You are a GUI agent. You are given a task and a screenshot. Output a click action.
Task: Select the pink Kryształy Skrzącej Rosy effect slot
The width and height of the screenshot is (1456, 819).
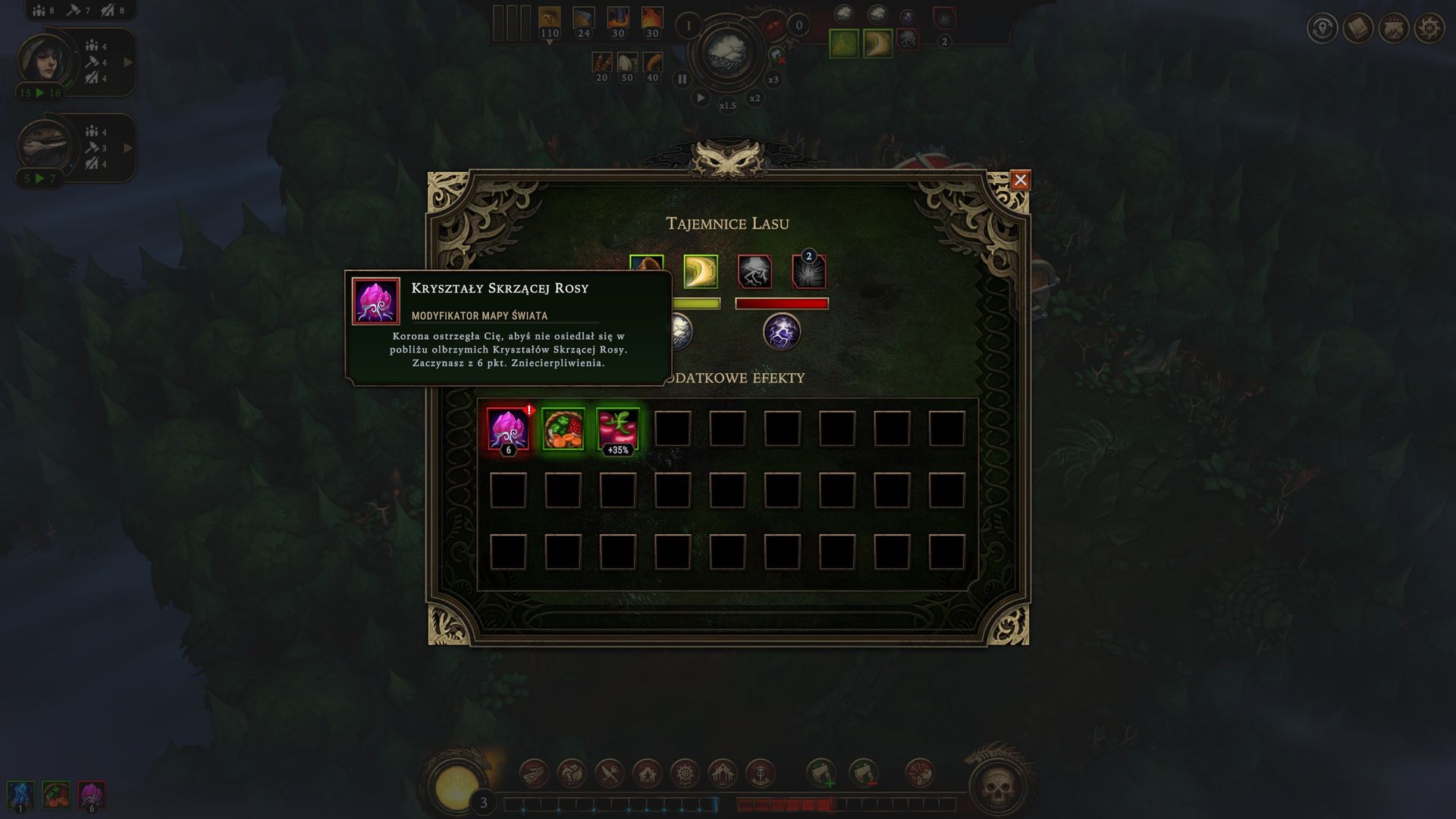click(507, 429)
